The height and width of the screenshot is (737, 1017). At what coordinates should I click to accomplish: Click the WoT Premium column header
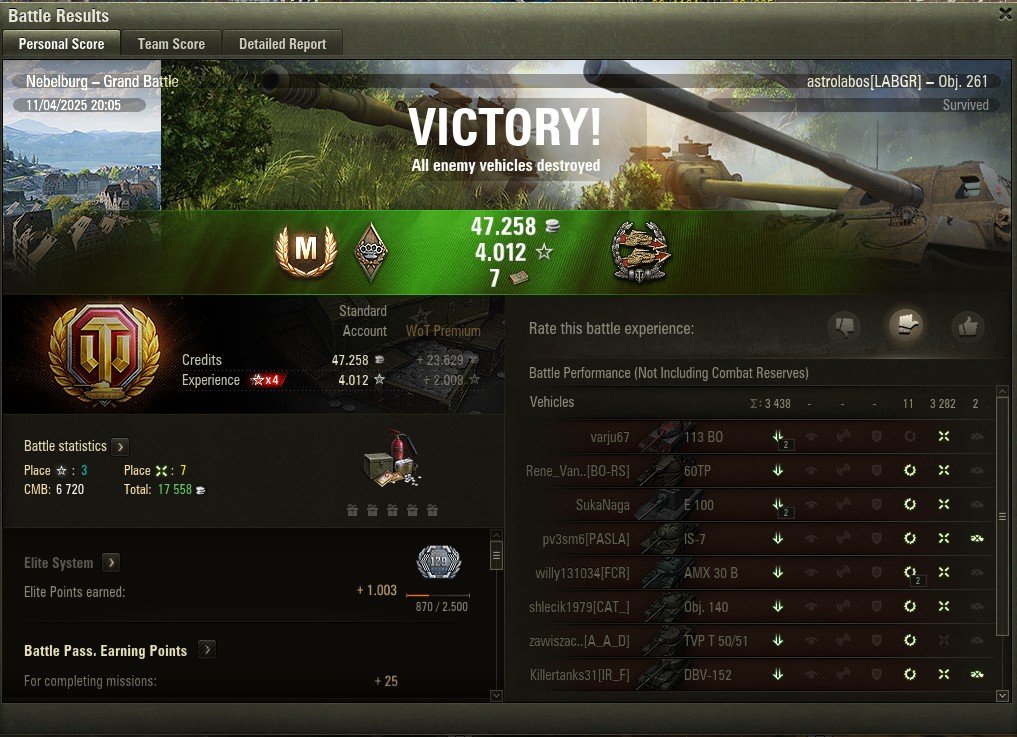tap(443, 331)
